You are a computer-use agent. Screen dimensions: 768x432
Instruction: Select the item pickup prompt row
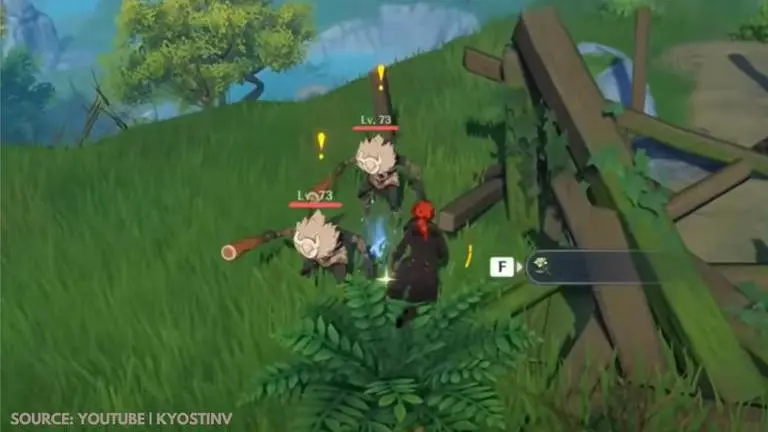tap(600, 267)
